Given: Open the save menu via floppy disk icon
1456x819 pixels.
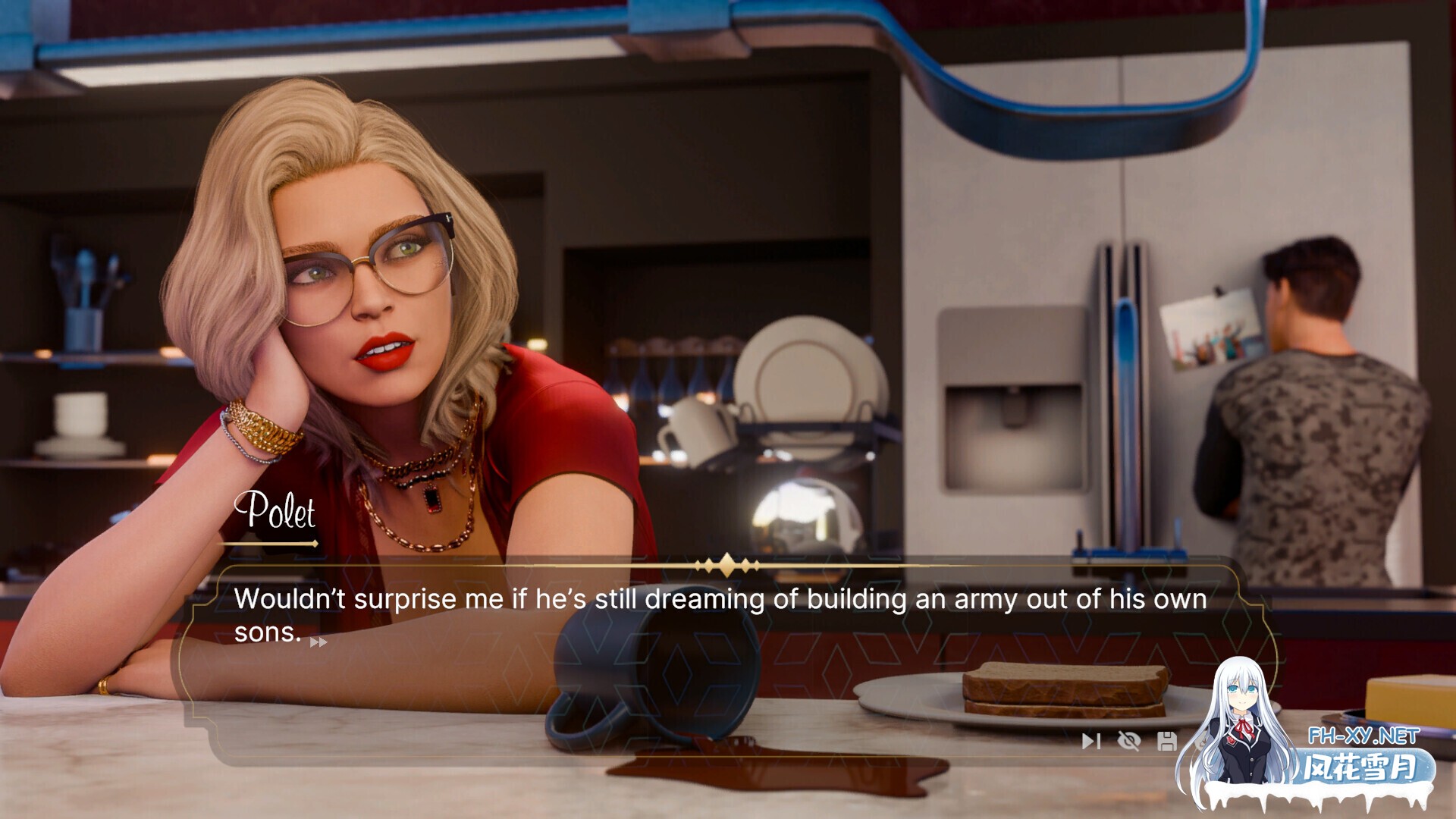Looking at the screenshot, I should (1167, 741).
